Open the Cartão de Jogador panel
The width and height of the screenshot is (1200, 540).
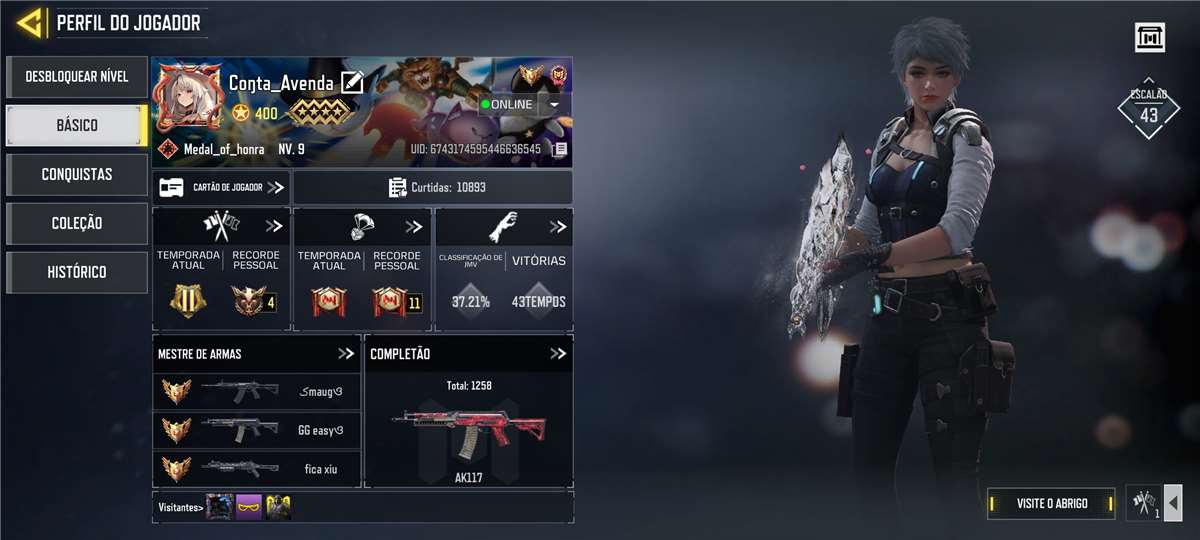(221, 187)
